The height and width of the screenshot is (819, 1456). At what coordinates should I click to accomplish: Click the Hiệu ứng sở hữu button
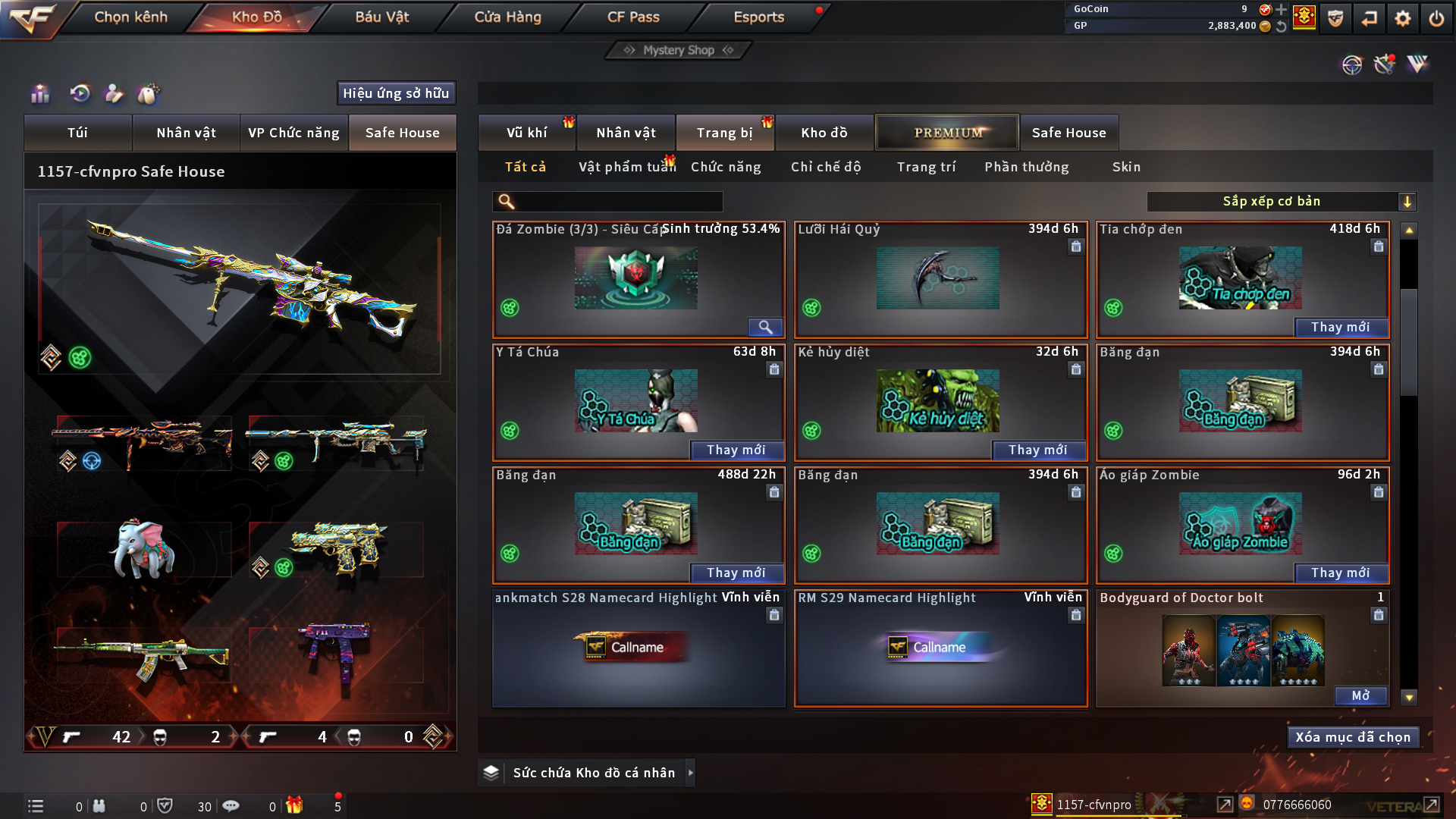pos(396,93)
